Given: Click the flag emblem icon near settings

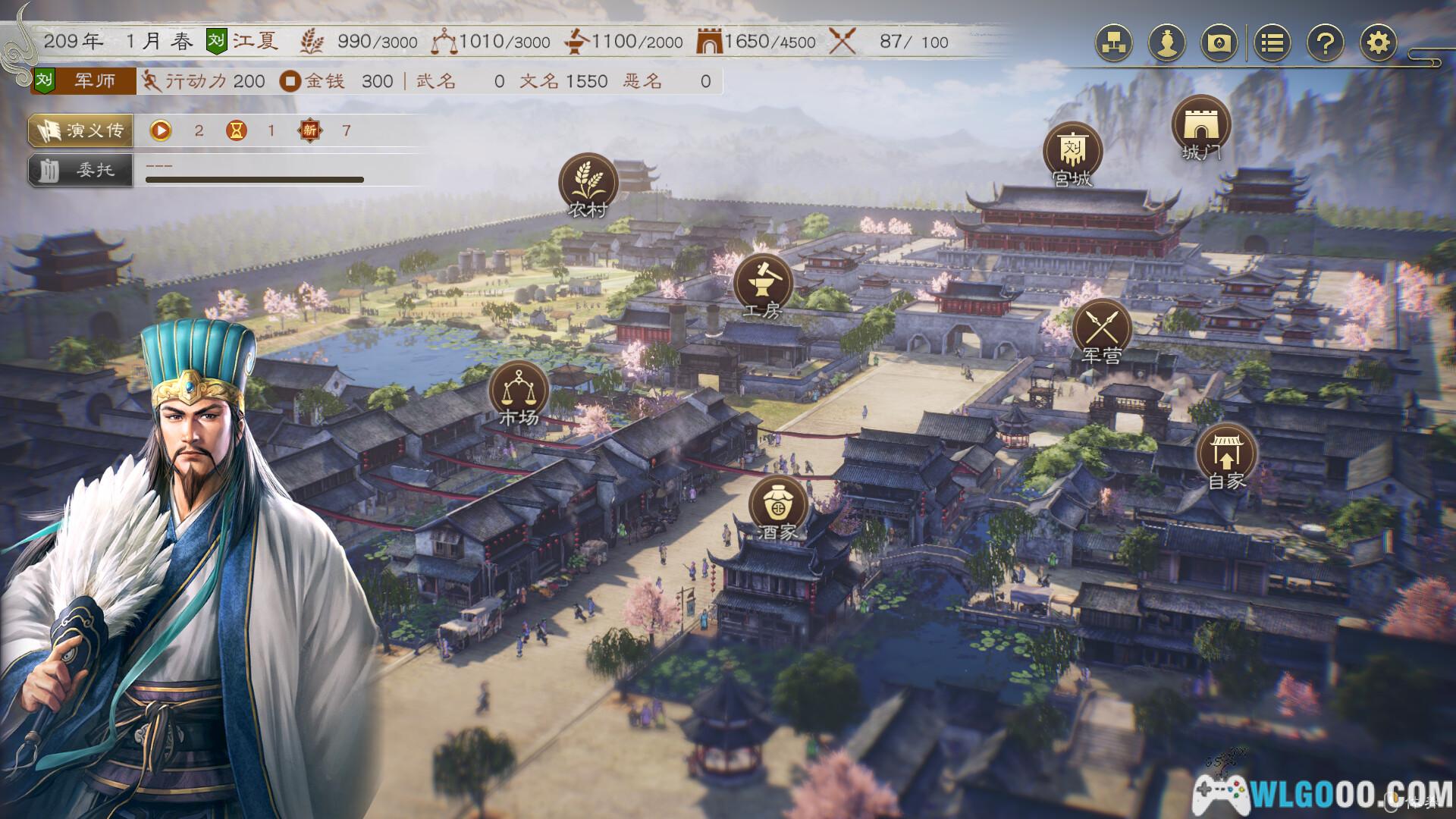Looking at the screenshot, I should 1220,44.
